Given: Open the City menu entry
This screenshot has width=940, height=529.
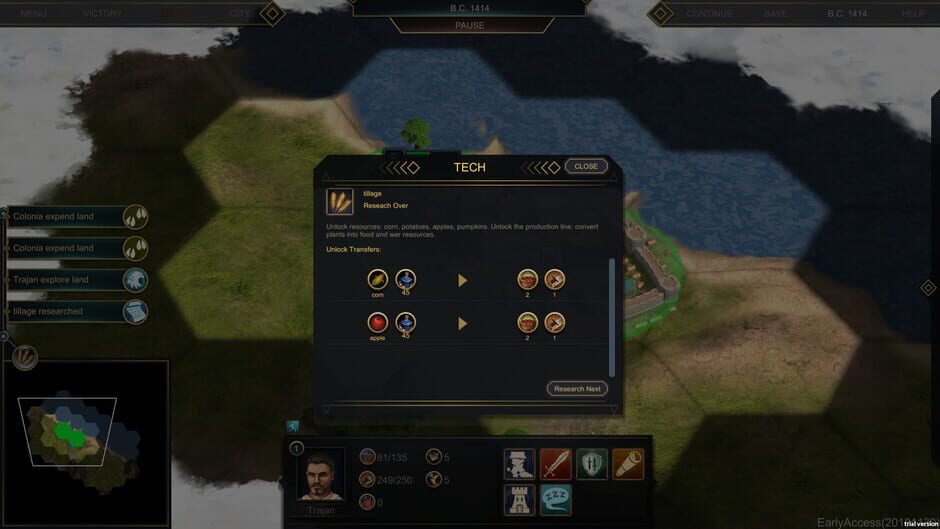Looking at the screenshot, I should point(240,14).
